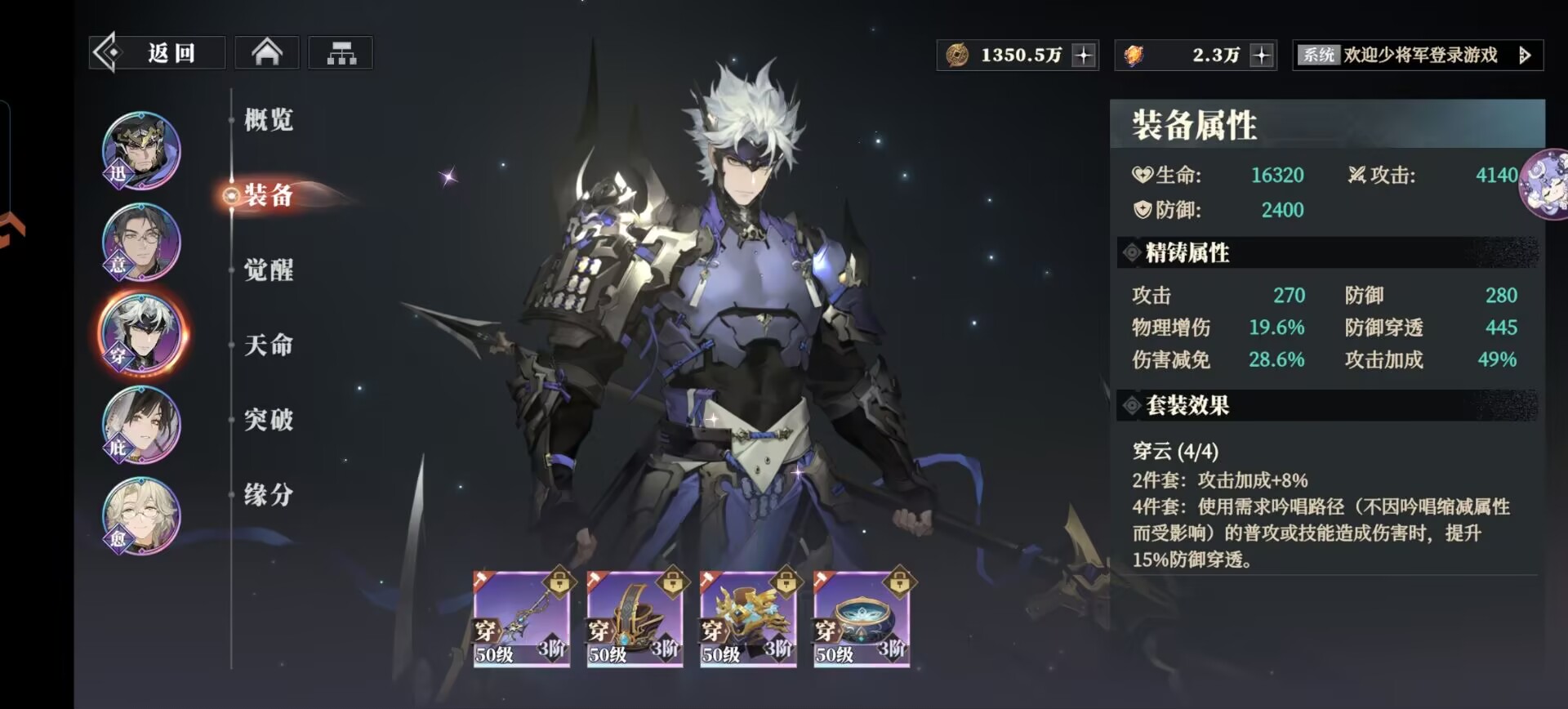Add more gold coins with plus button
1568x709 pixels.
point(1084,56)
